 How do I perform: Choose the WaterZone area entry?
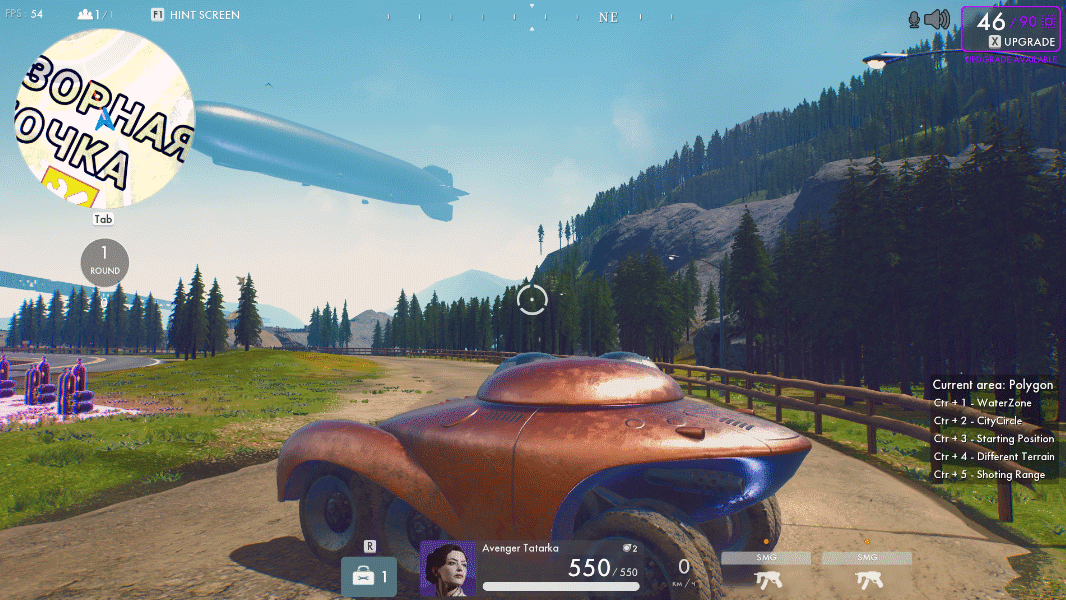983,403
